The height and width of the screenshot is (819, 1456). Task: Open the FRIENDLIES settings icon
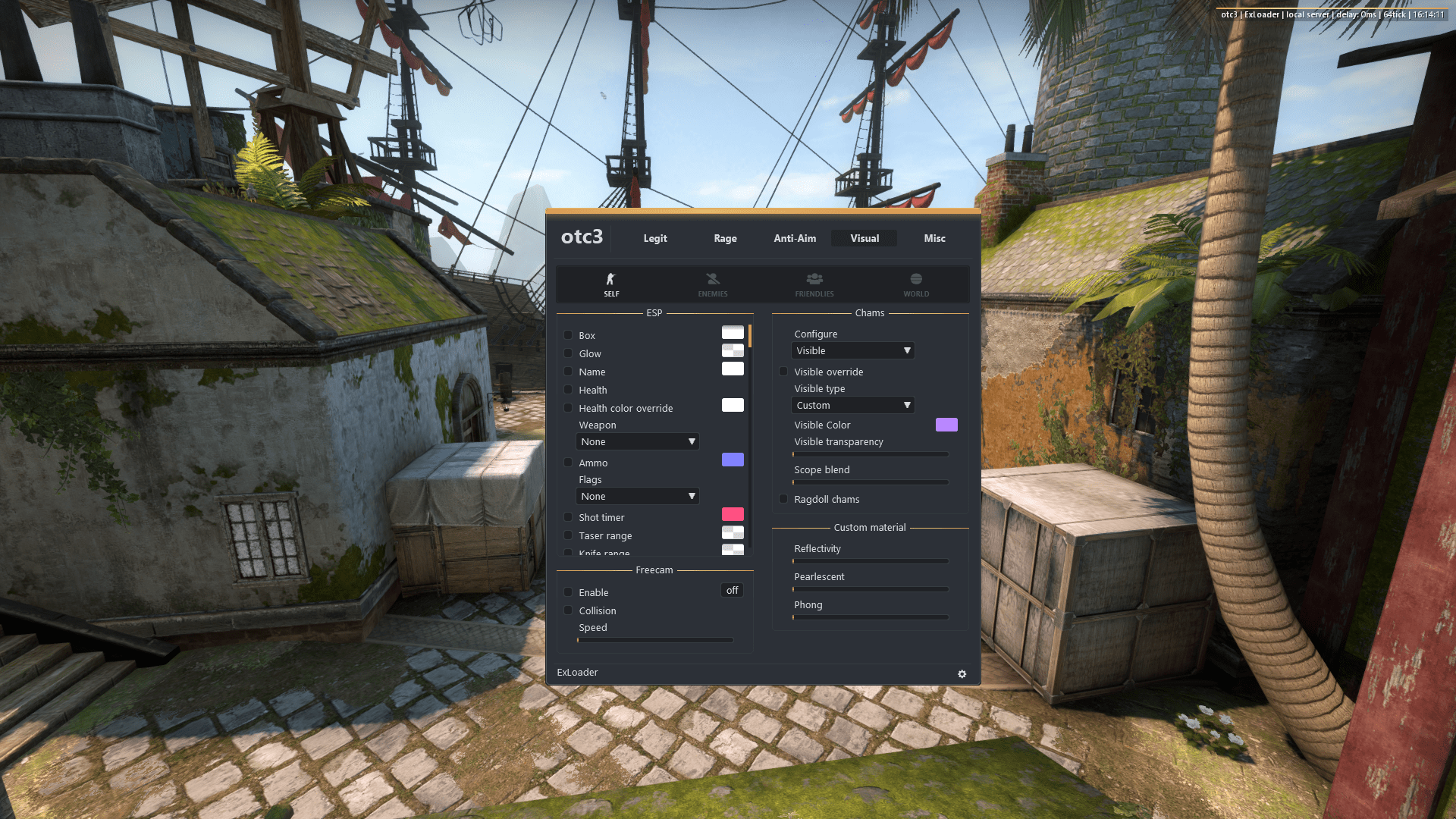[x=814, y=284]
